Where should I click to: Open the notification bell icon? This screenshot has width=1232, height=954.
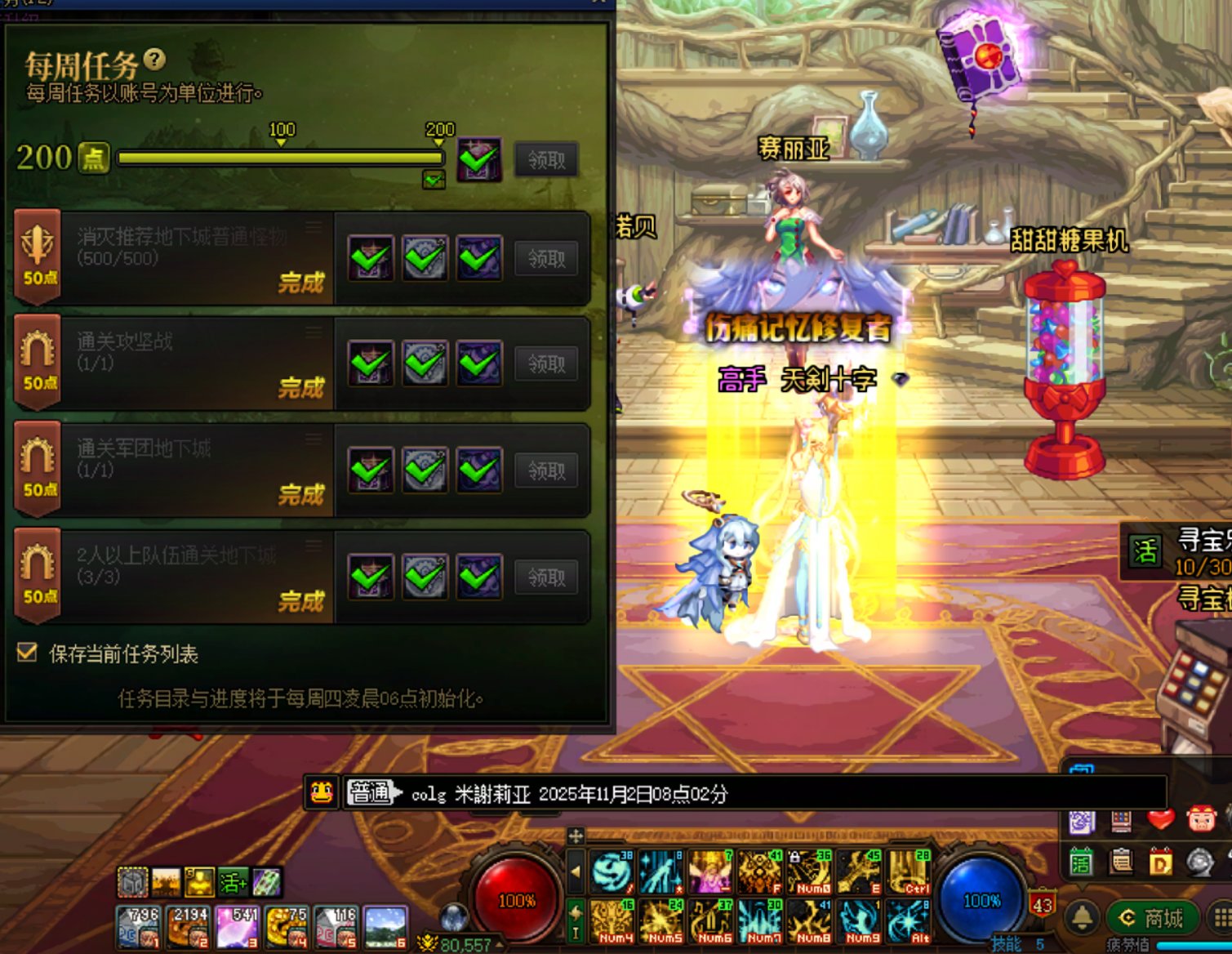click(1083, 918)
